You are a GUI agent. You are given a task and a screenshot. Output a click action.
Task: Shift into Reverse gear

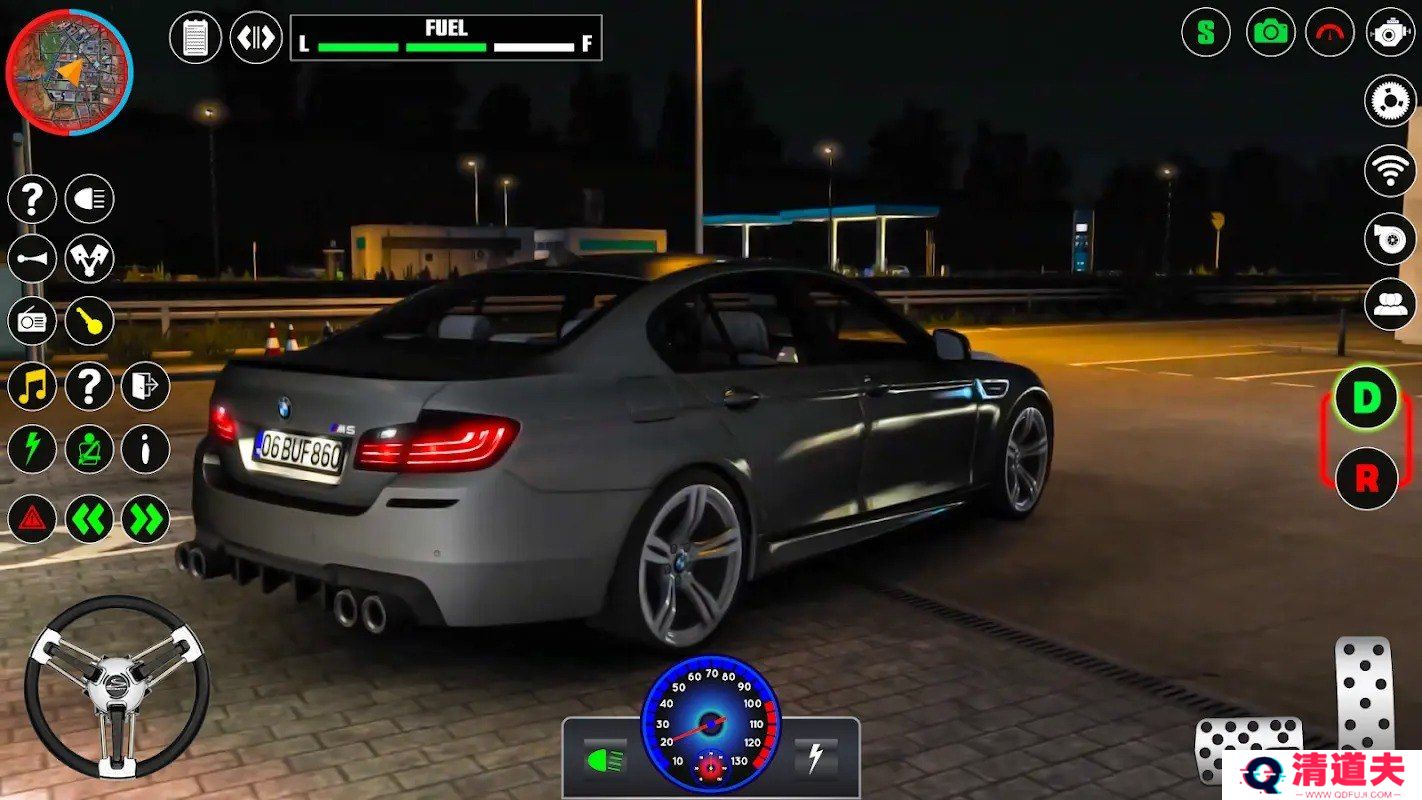(1366, 478)
